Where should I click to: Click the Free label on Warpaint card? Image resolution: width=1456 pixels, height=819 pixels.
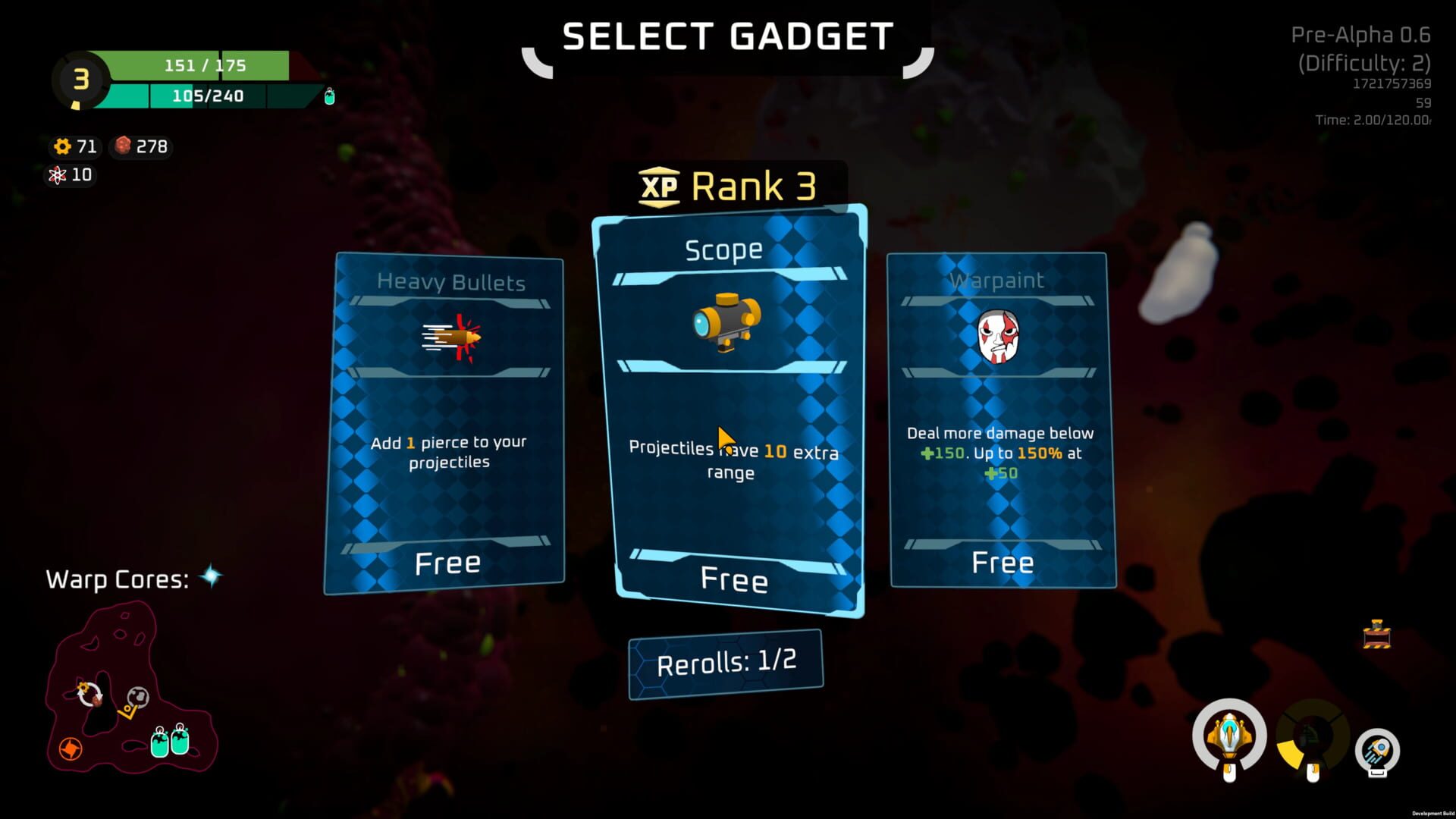[x=1003, y=562]
